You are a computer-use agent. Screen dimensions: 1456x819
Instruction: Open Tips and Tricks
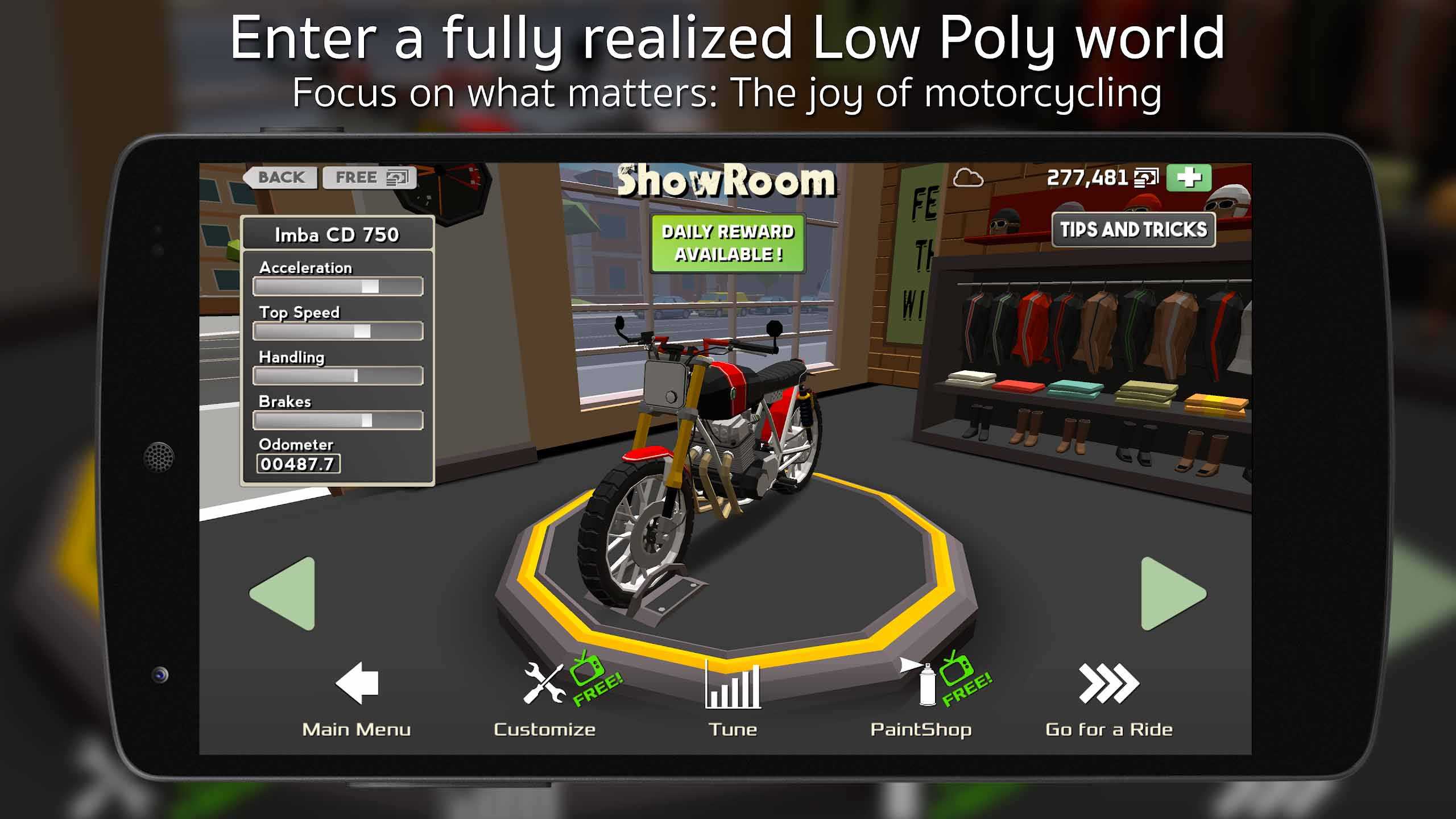pos(1133,230)
